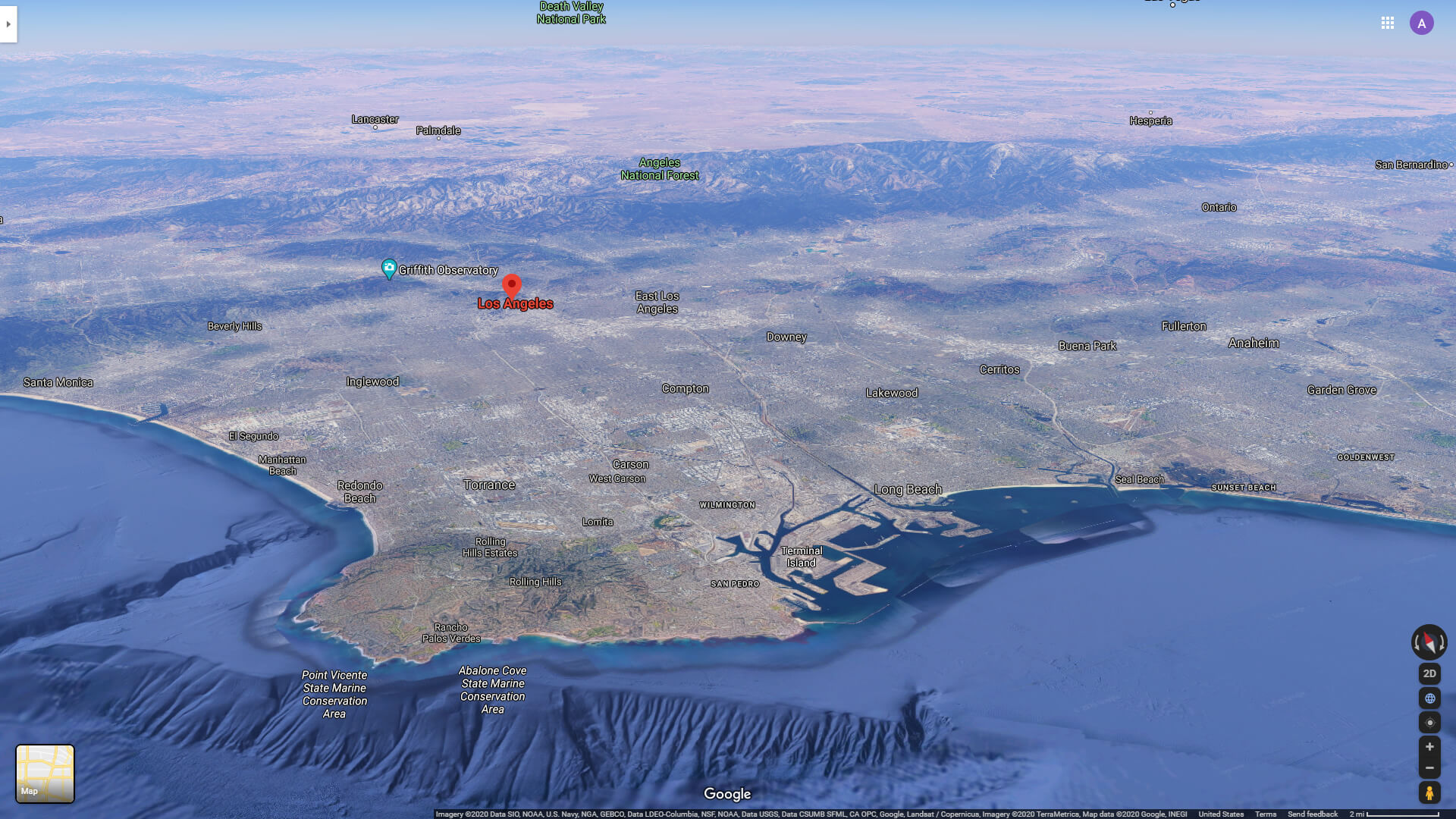Select the my-location target icon
The width and height of the screenshot is (1456, 819).
[1429, 722]
